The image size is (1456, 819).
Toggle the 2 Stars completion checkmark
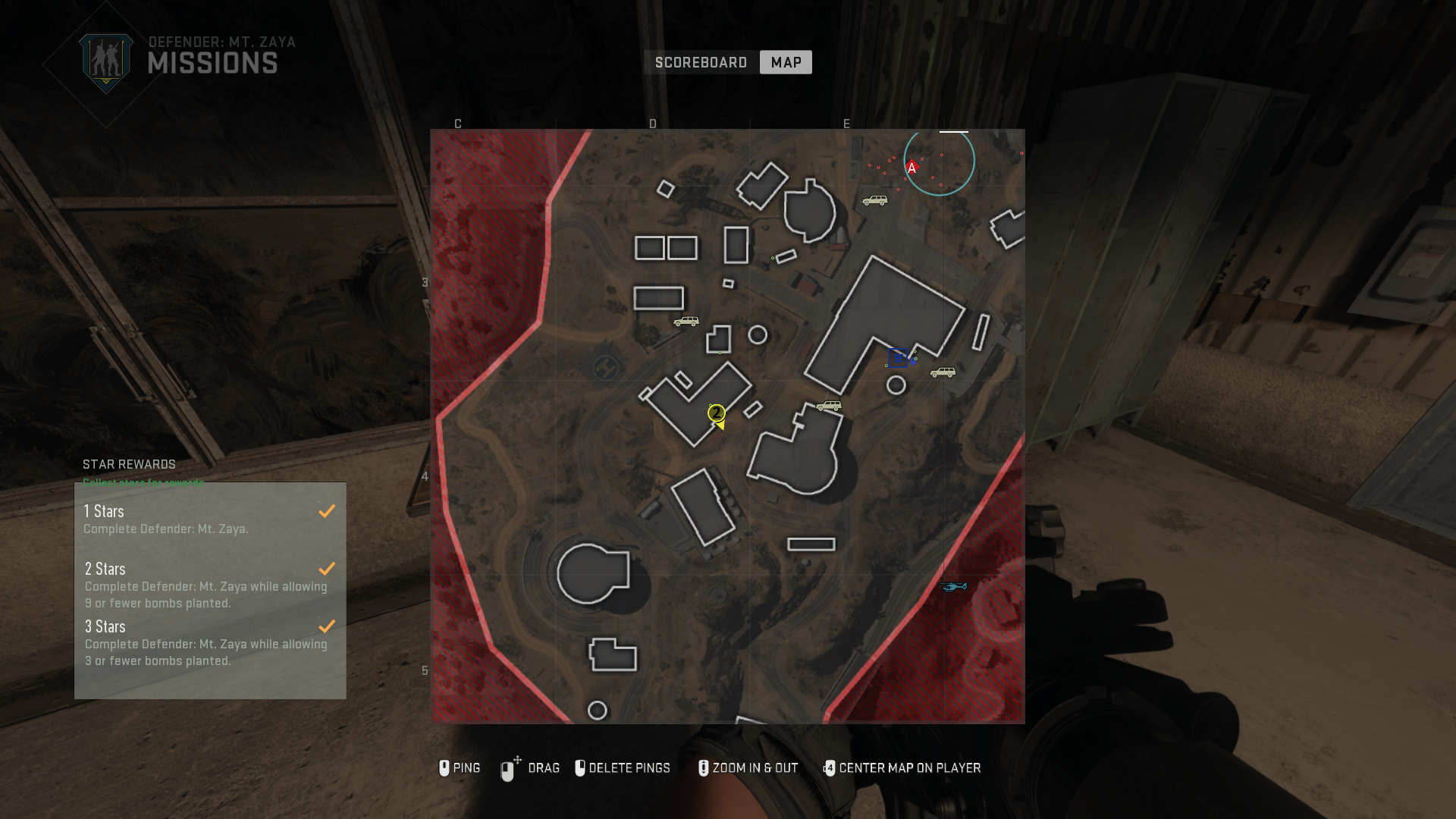pyautogui.click(x=327, y=568)
